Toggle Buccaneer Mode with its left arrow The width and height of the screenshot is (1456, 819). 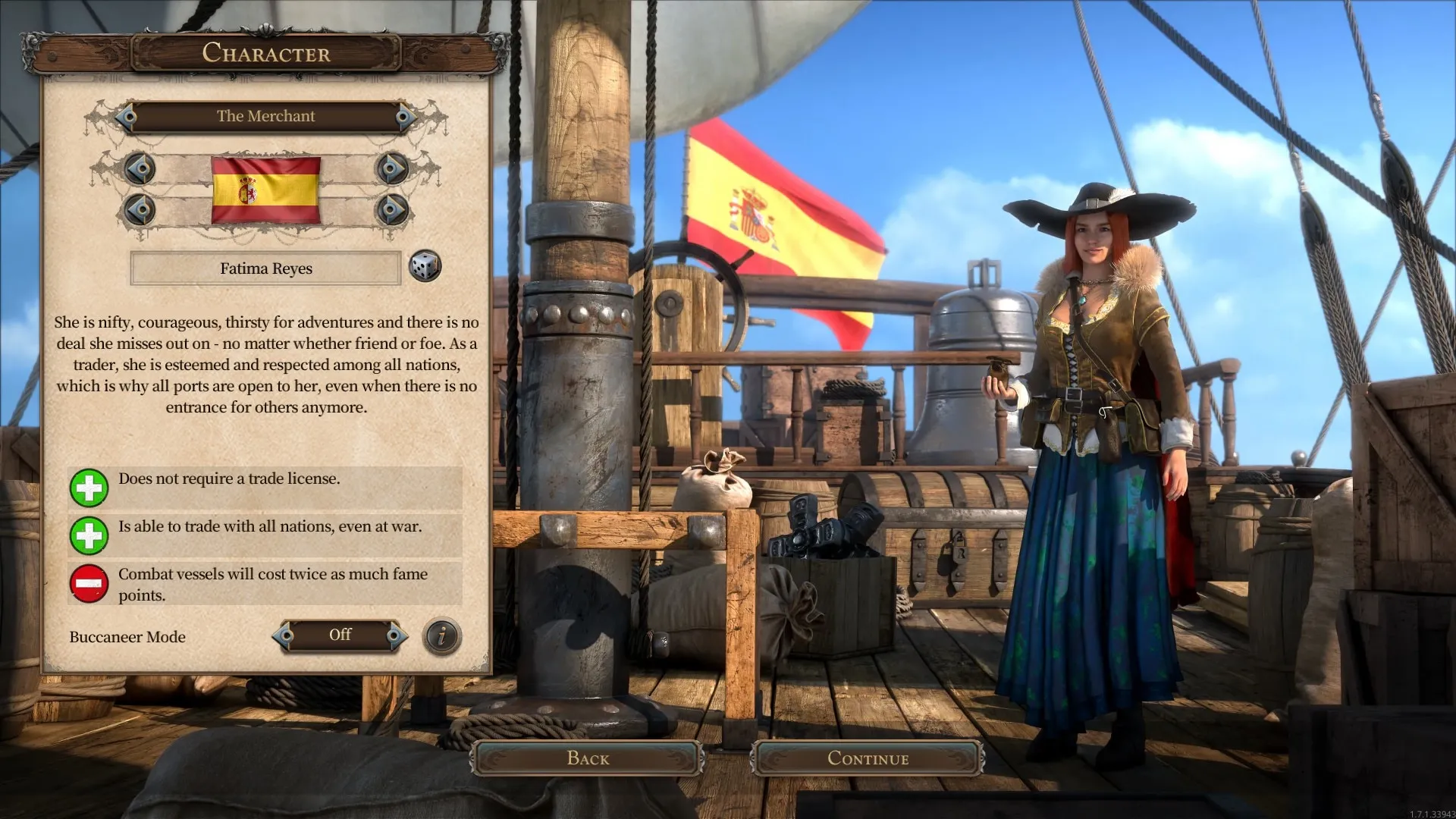point(285,635)
